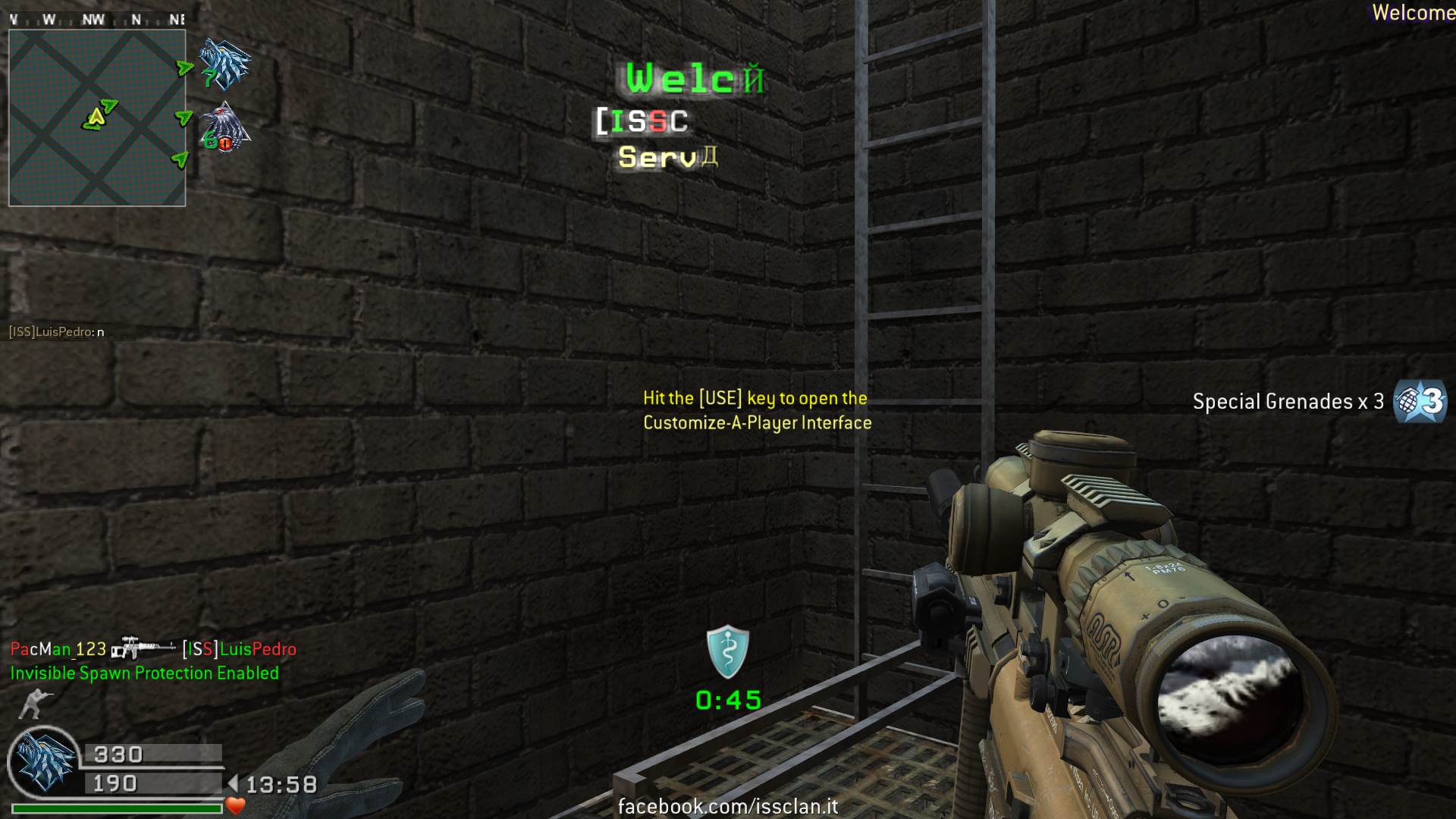
Task: Select the special grenades icon
Action: (x=1420, y=400)
